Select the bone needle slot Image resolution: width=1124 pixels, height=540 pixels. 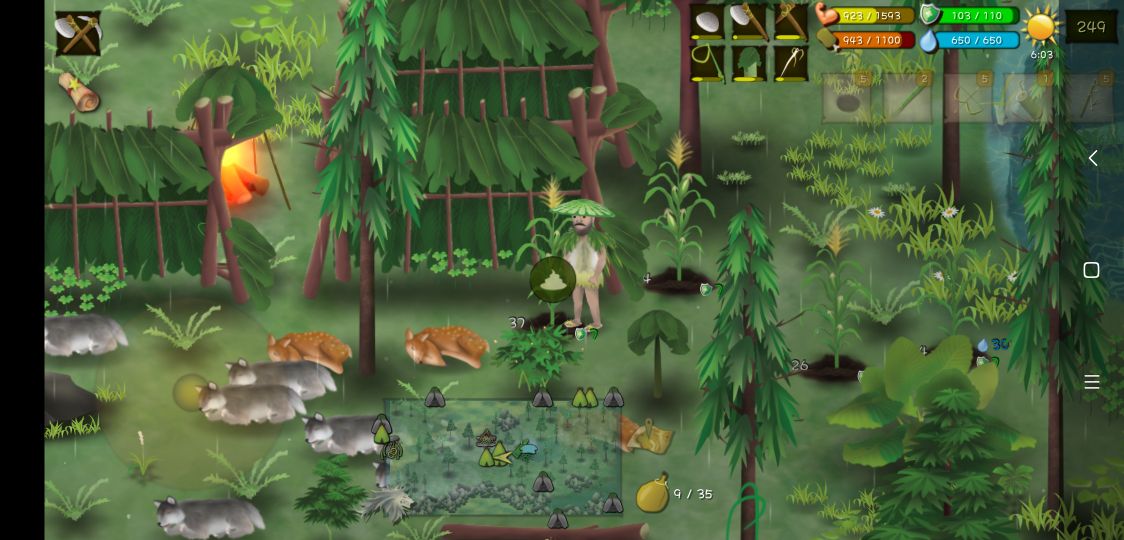790,63
